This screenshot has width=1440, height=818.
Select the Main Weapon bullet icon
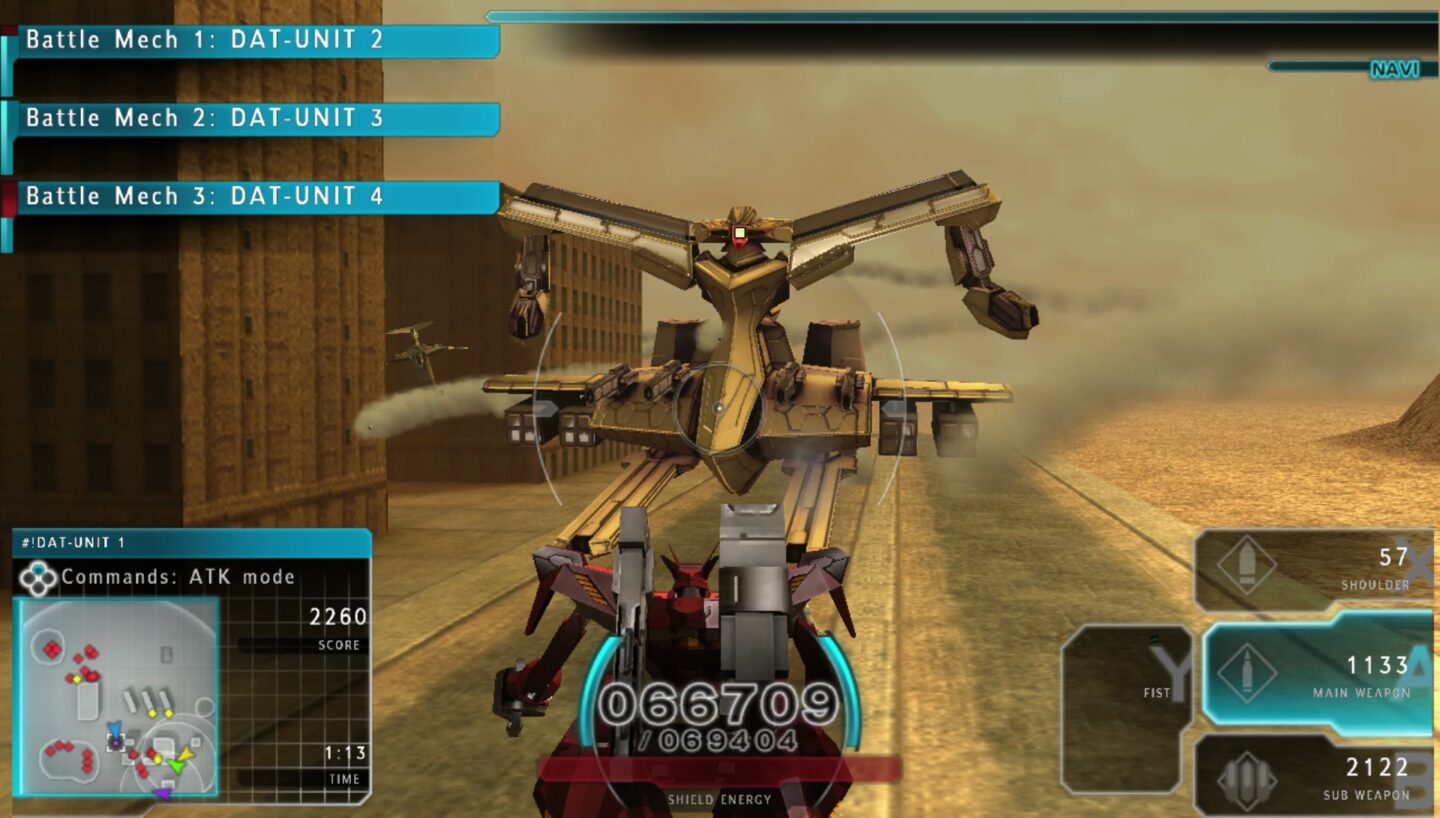(1249, 673)
